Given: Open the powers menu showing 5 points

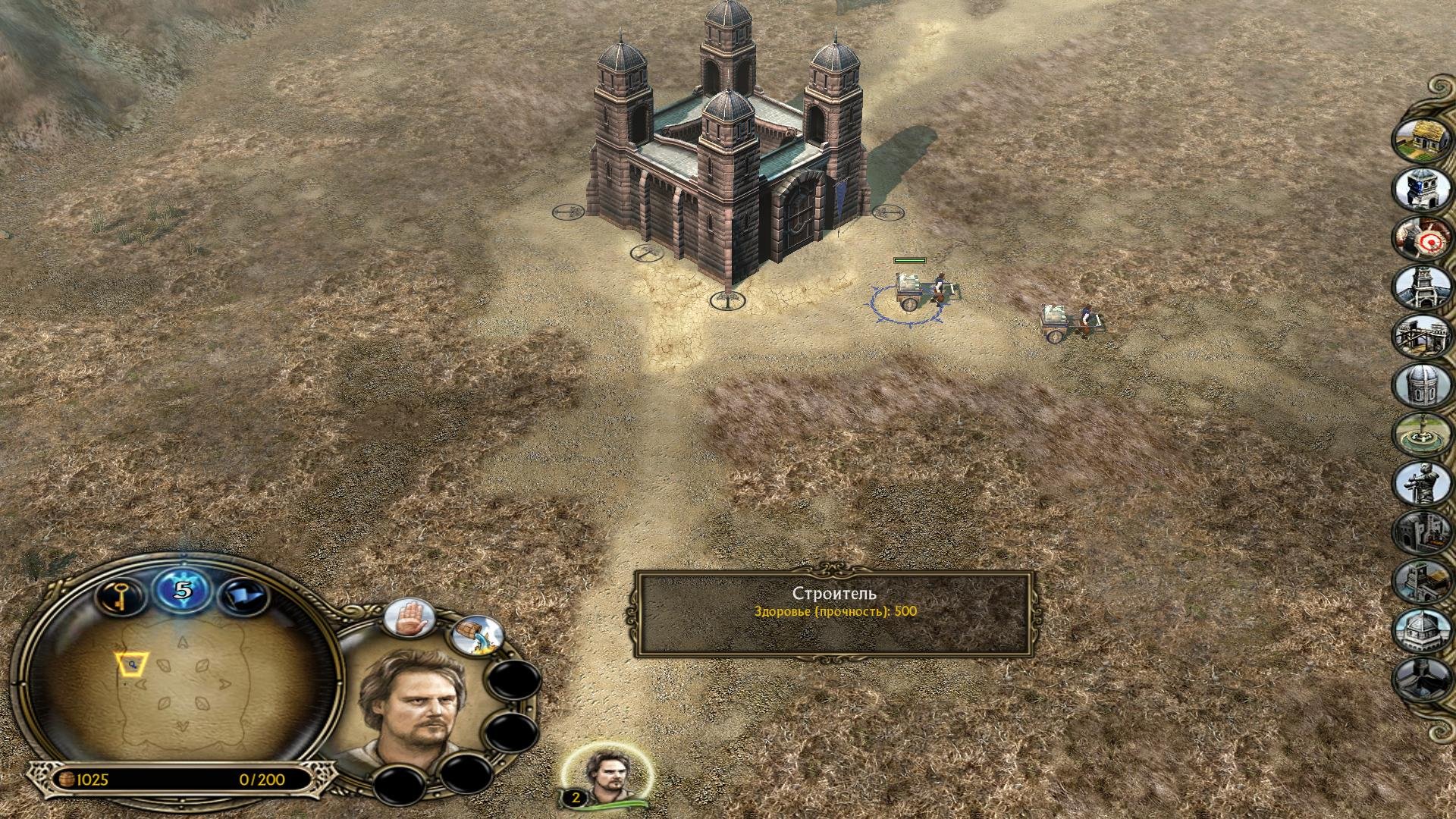Looking at the screenshot, I should (182, 591).
